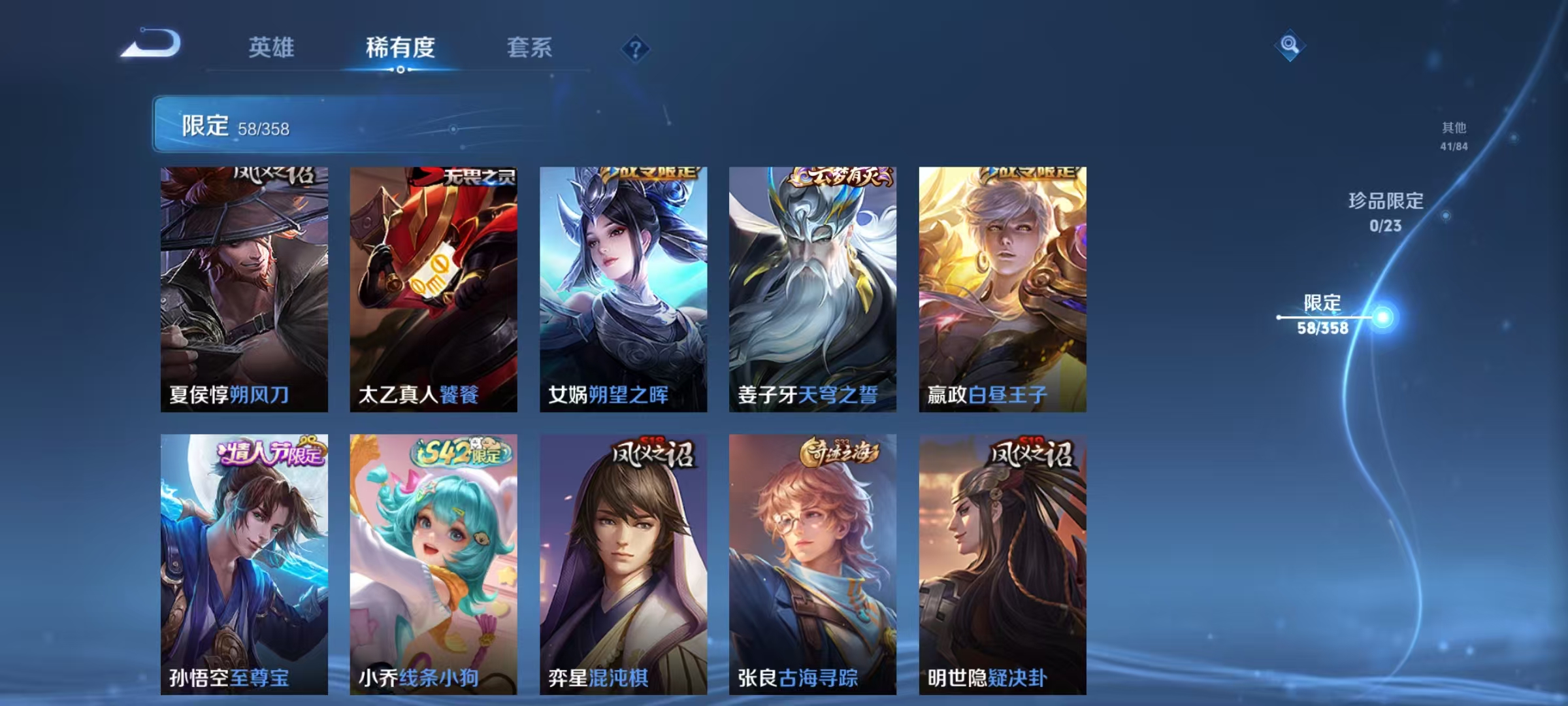1568x706 pixels.
Task: Select the 夏侯惇朔风刀 skin card
Action: click(x=242, y=288)
